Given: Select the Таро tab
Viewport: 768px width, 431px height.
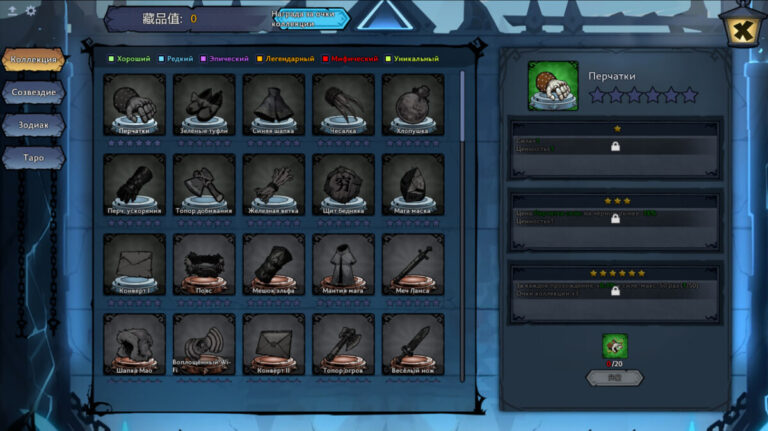Looking at the screenshot, I should click(x=34, y=158).
